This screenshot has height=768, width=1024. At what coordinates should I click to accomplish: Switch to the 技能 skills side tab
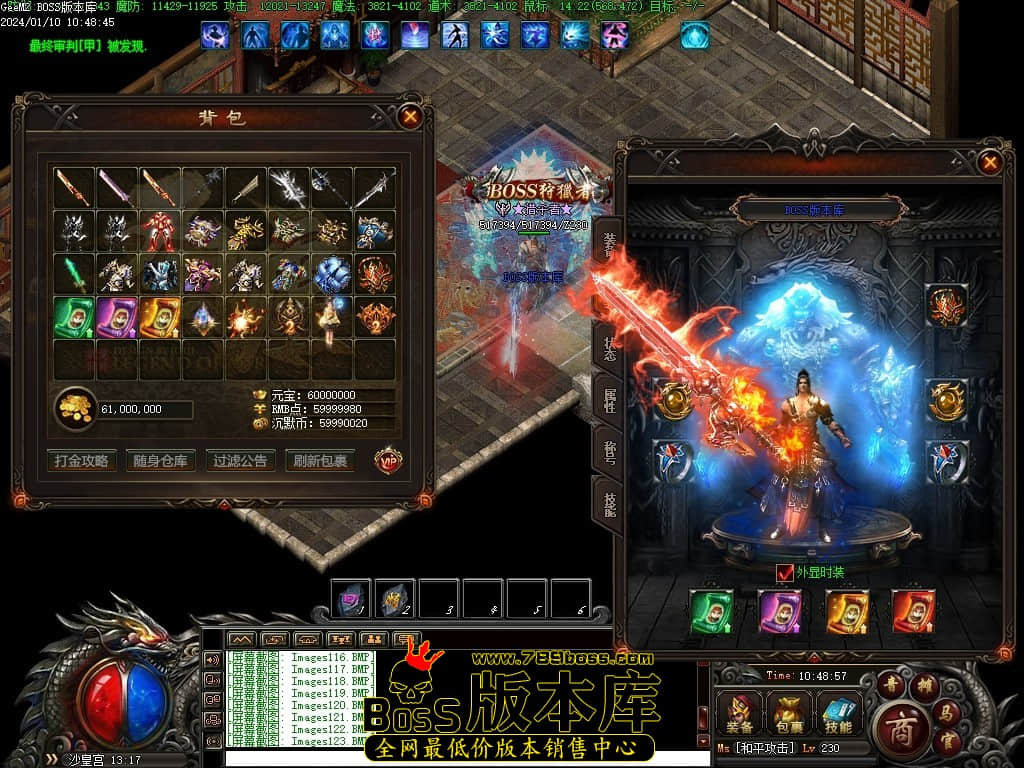coord(608,500)
